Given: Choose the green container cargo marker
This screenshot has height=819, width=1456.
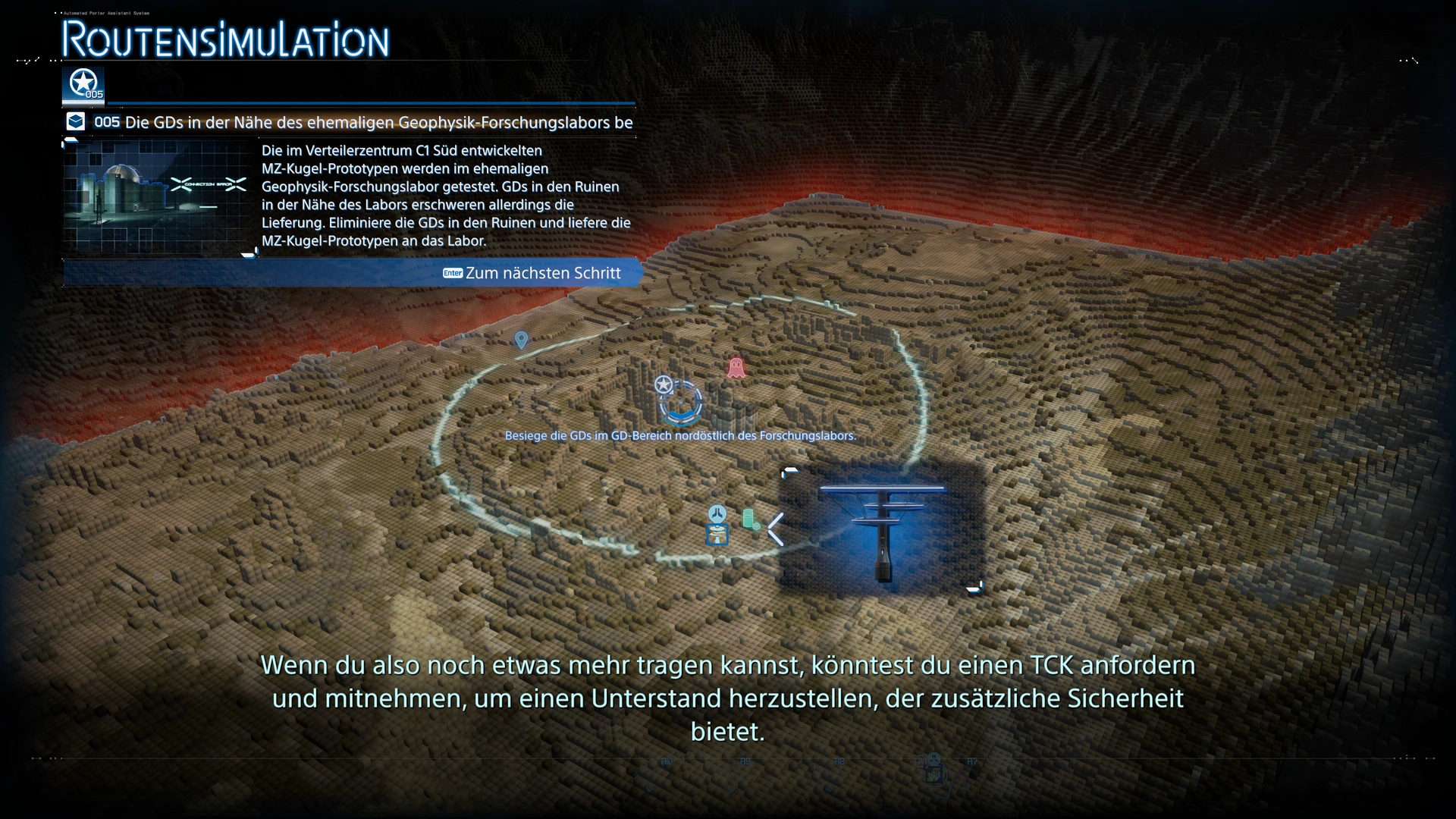Looking at the screenshot, I should pyautogui.click(x=750, y=519).
